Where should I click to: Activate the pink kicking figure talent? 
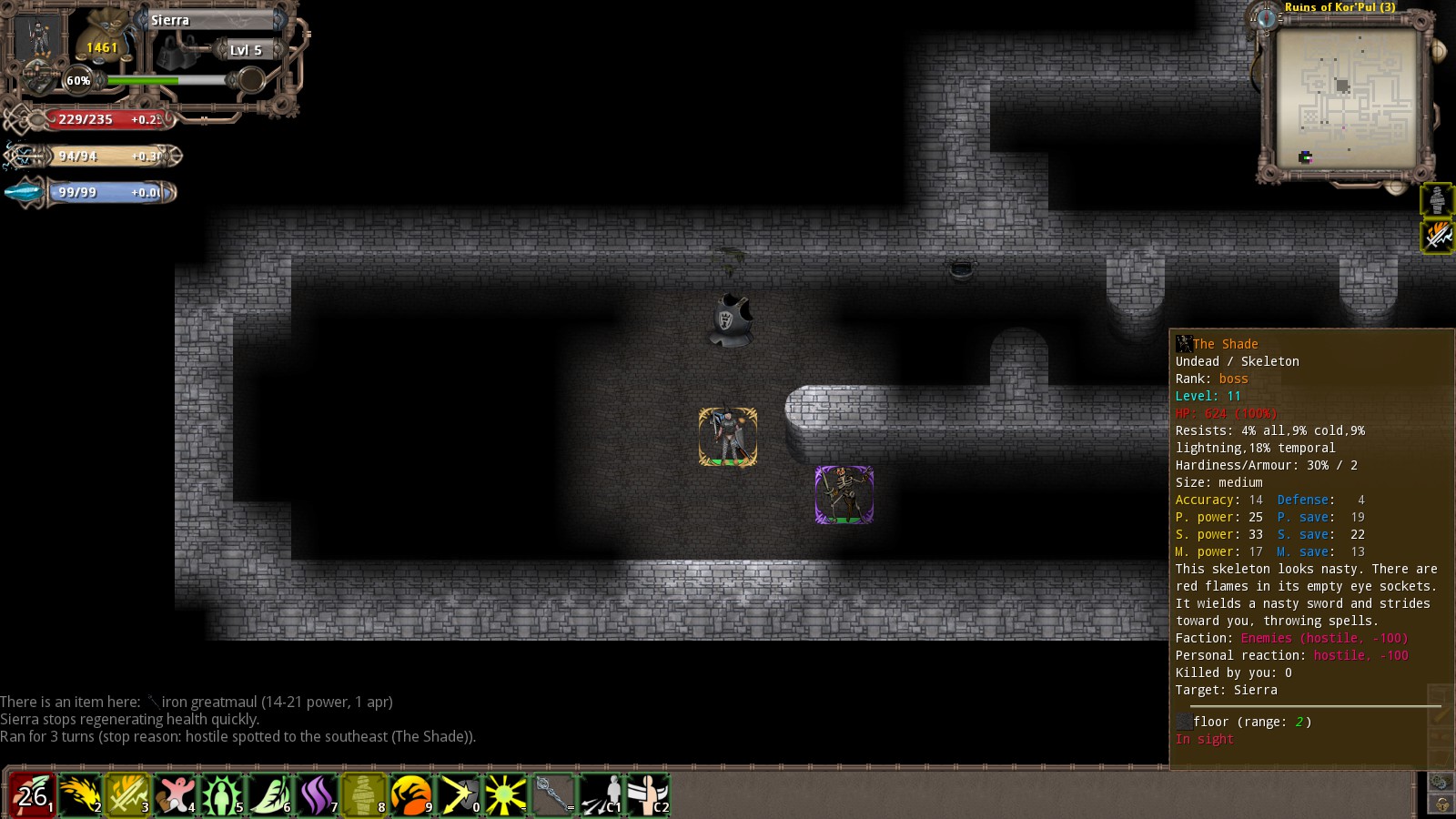pyautogui.click(x=175, y=794)
